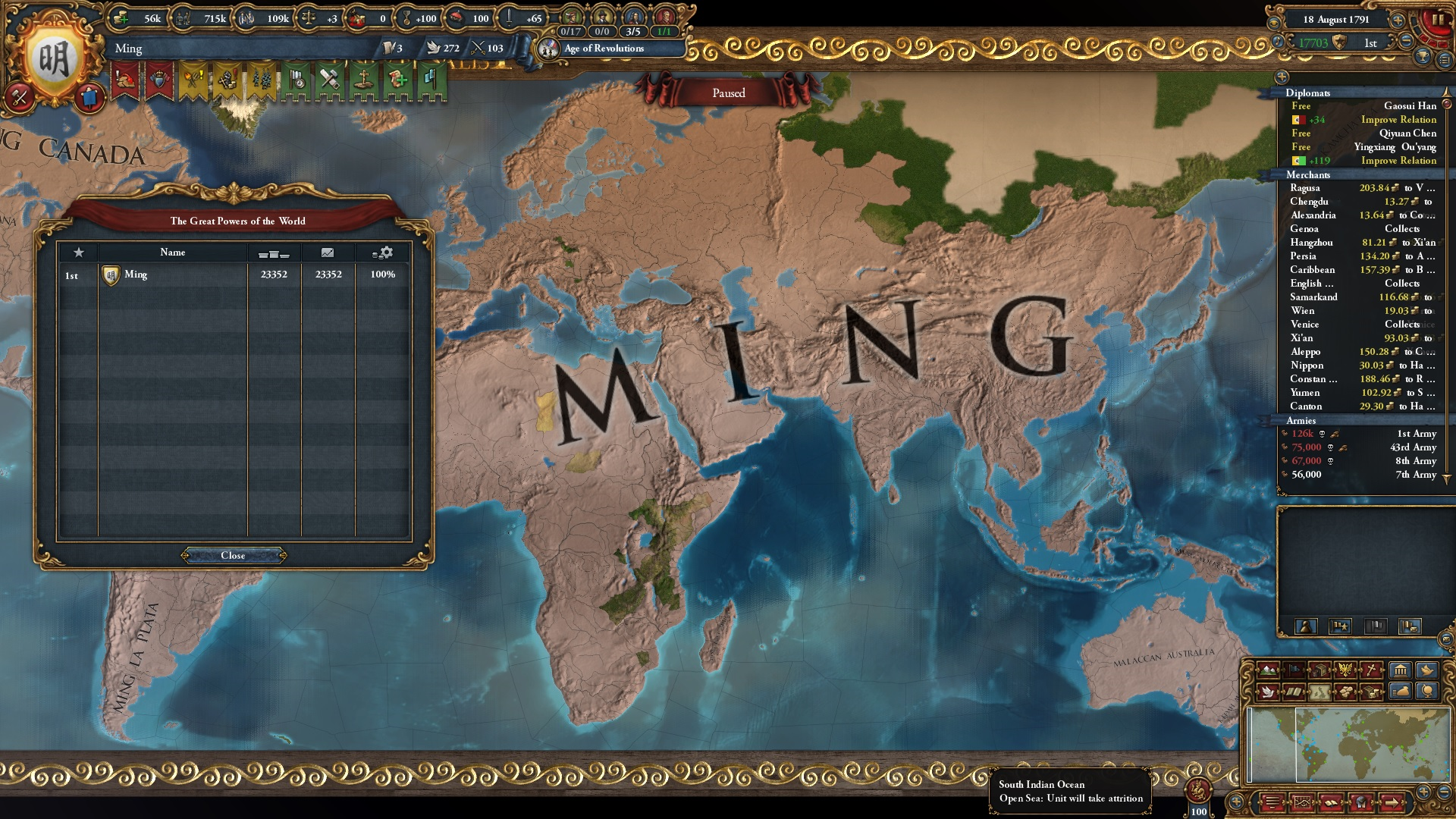Image resolution: width=1456 pixels, height=819 pixels.
Task: Toggle the regions map mode (parchment map icon)
Action: click(x=1319, y=692)
